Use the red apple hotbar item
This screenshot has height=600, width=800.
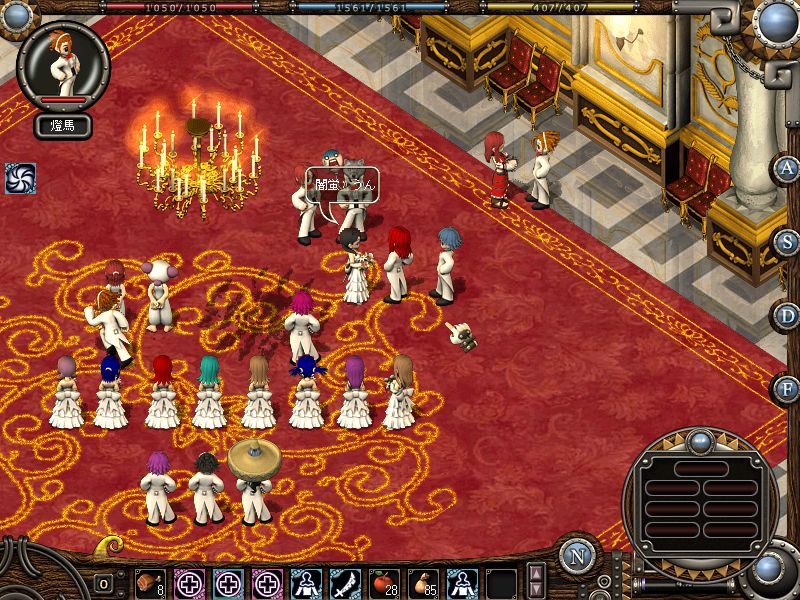click(x=384, y=583)
